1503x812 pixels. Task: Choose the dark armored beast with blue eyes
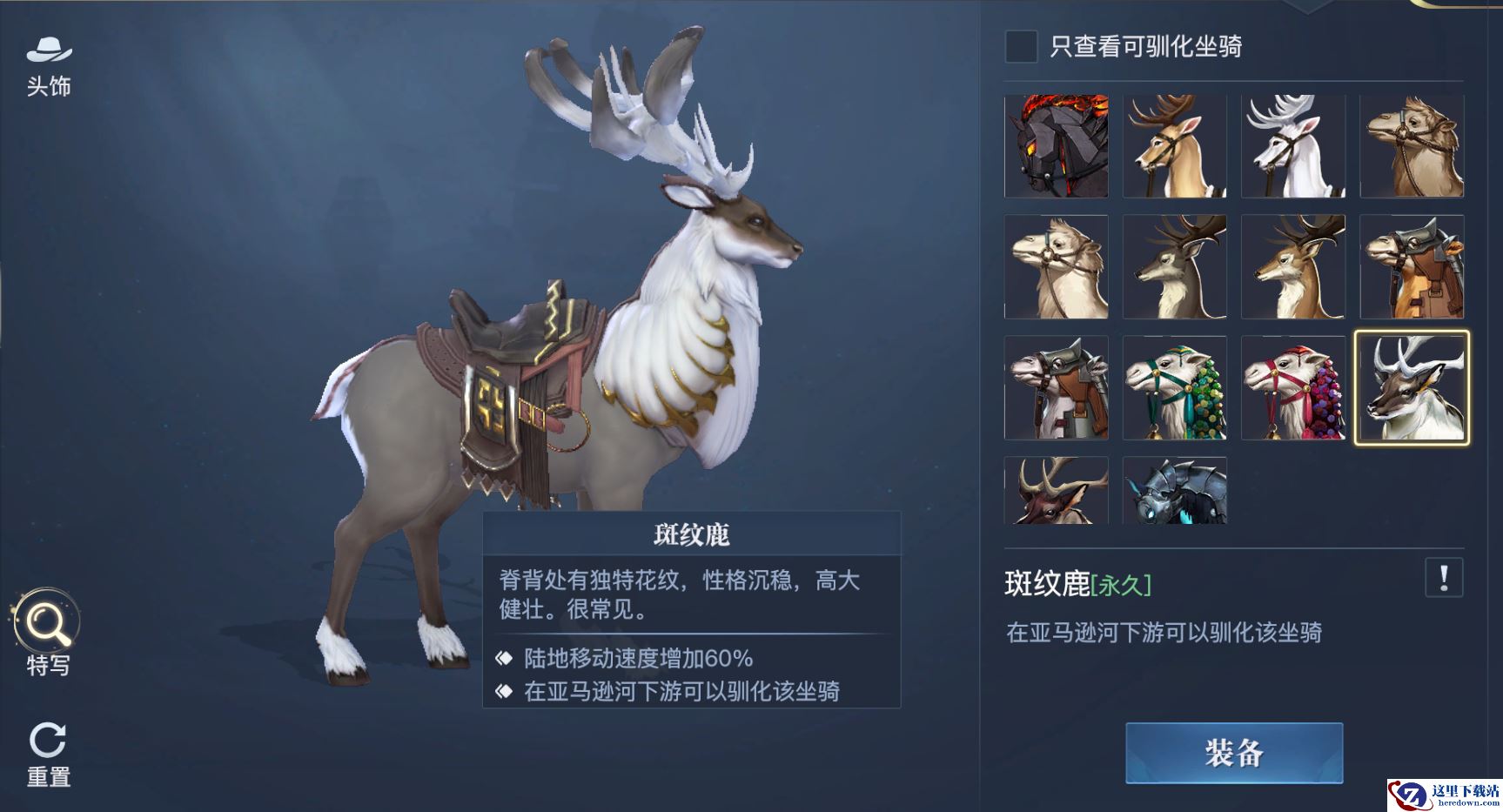pos(1175,491)
